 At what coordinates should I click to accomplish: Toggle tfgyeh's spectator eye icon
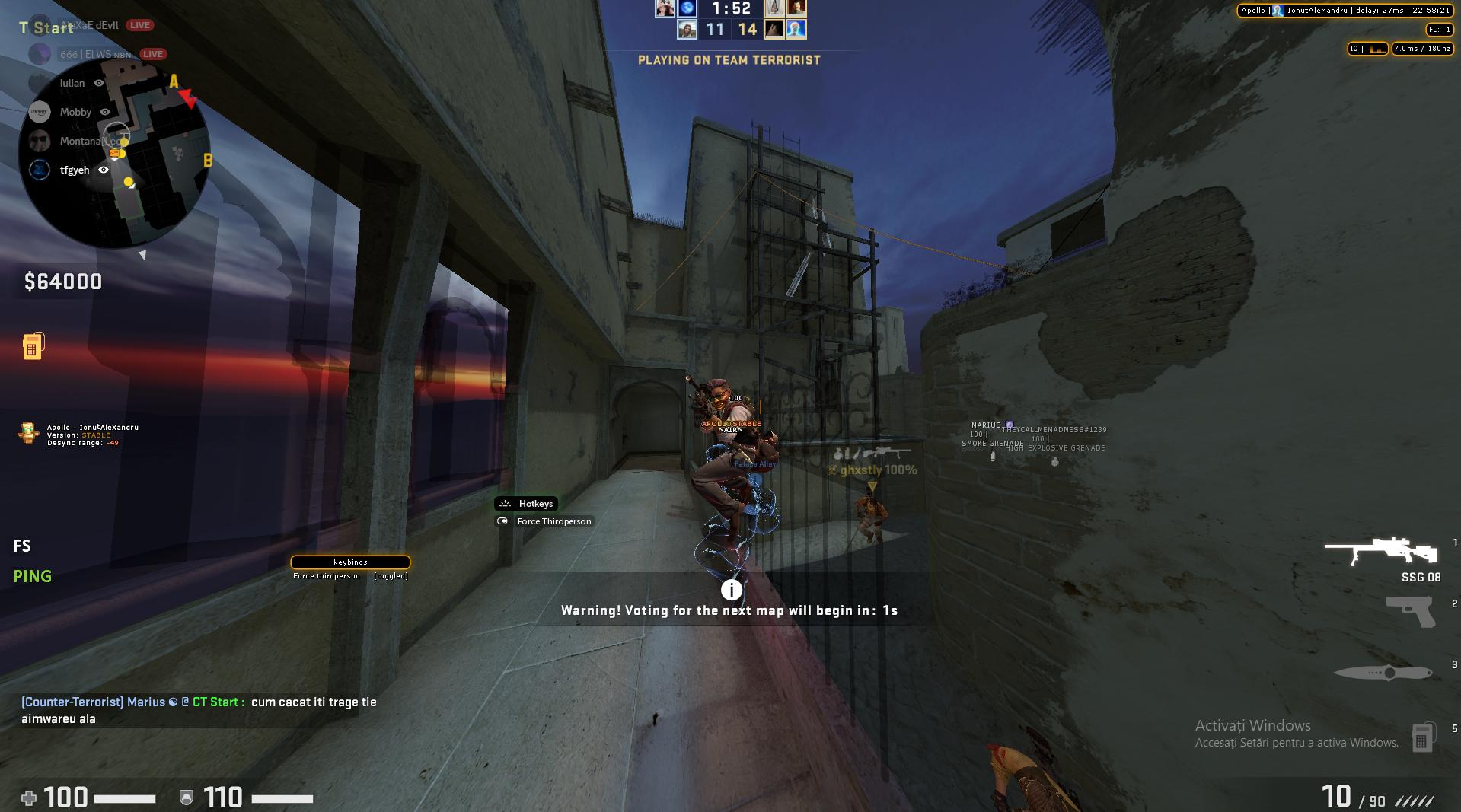point(104,170)
